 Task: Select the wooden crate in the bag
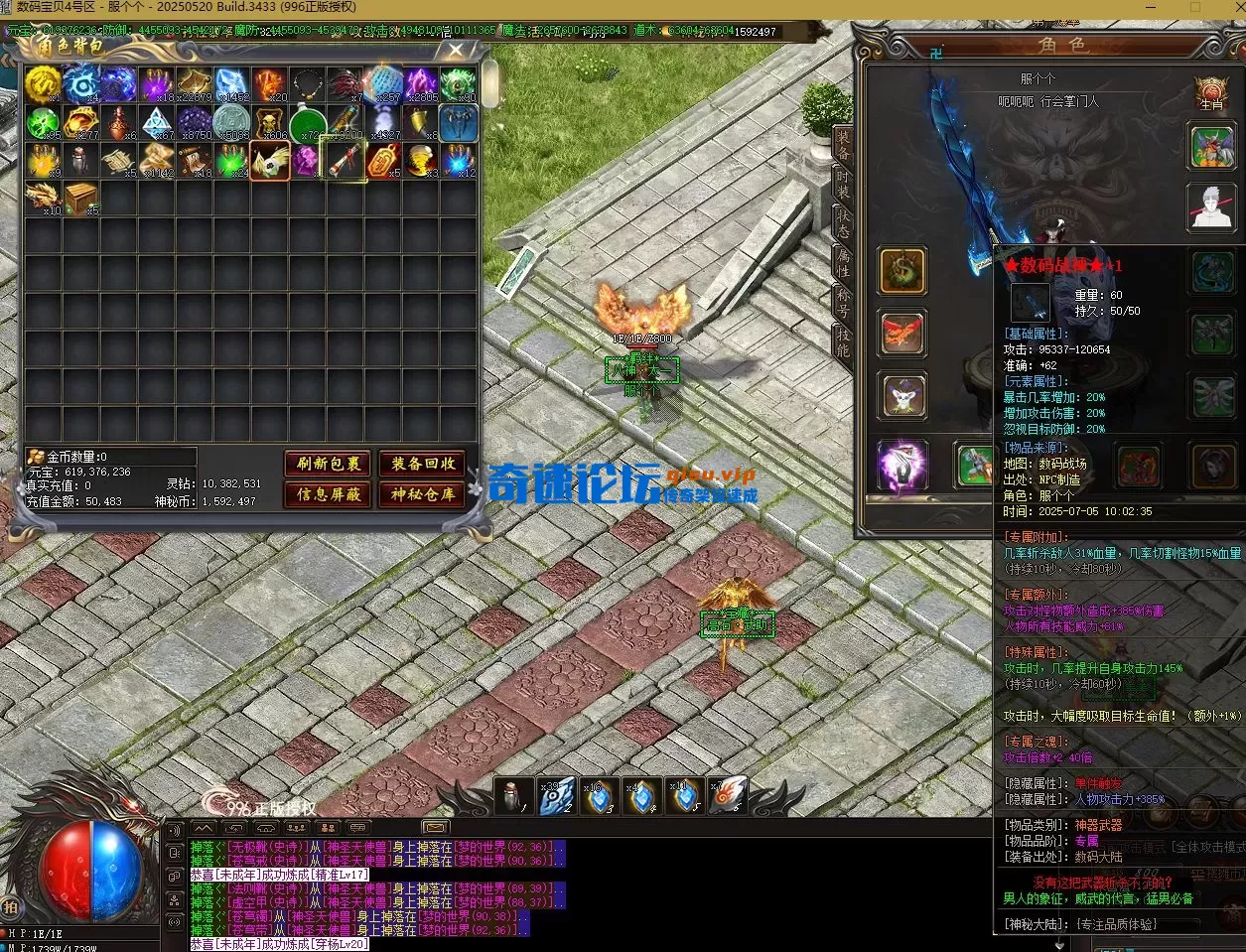81,197
